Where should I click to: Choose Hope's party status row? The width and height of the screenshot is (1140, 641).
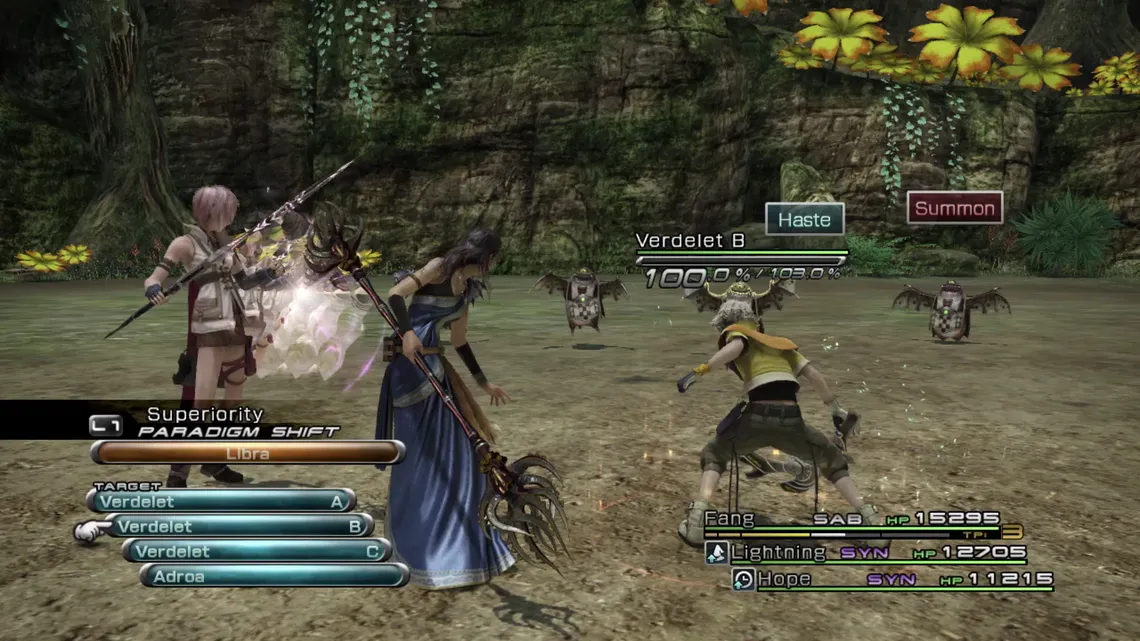(x=892, y=579)
